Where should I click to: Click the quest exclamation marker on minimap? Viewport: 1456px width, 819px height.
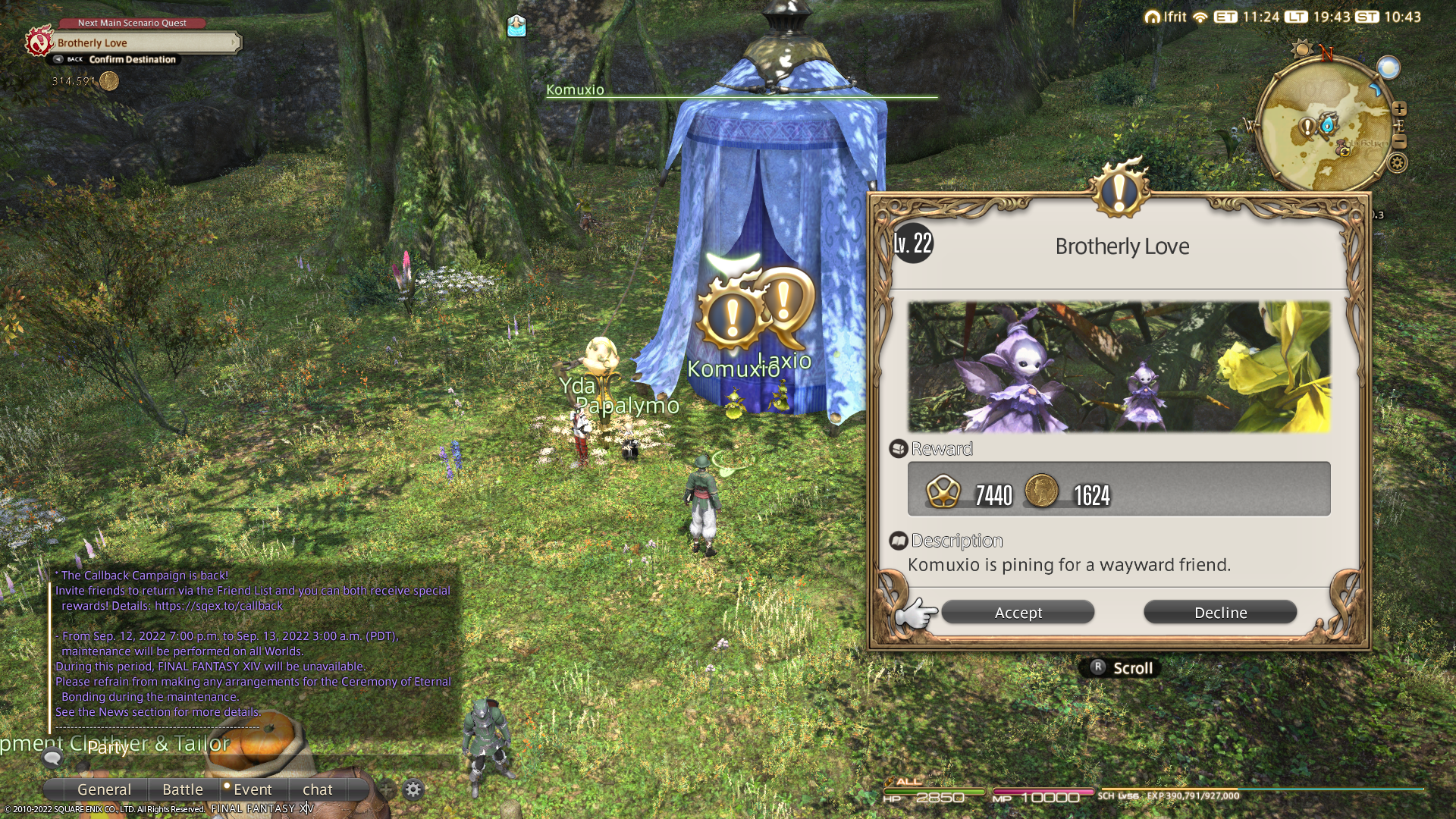pos(1307,127)
